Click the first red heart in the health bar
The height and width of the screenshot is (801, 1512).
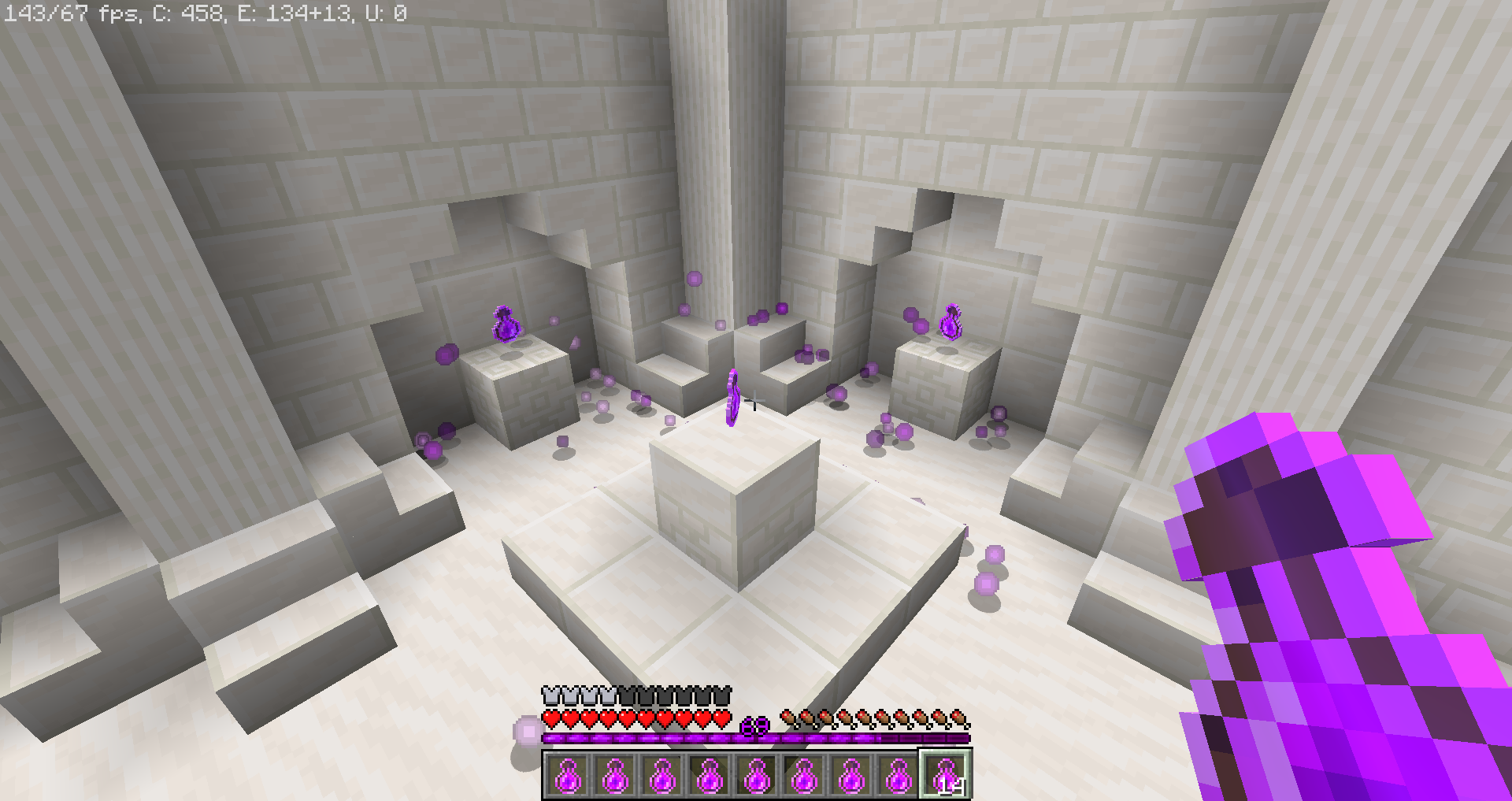pyautogui.click(x=551, y=719)
